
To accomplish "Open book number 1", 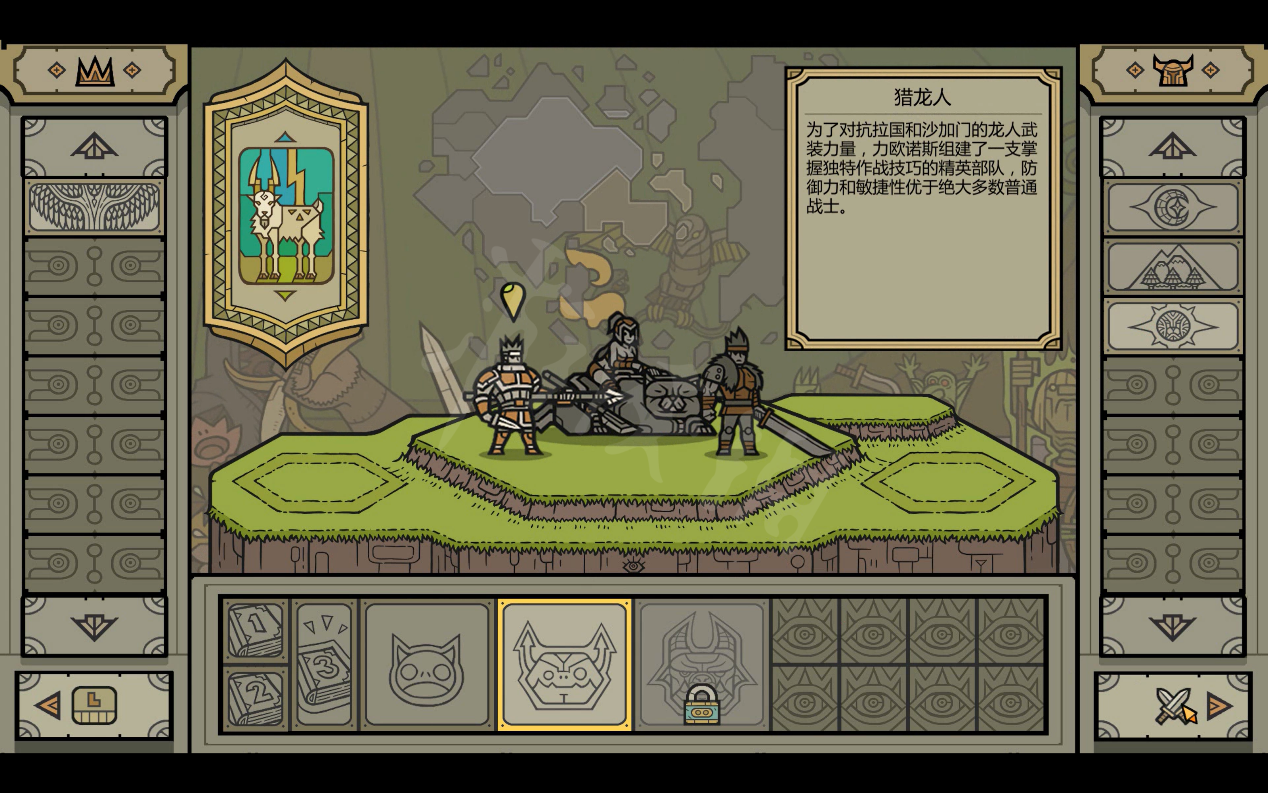I will [256, 631].
